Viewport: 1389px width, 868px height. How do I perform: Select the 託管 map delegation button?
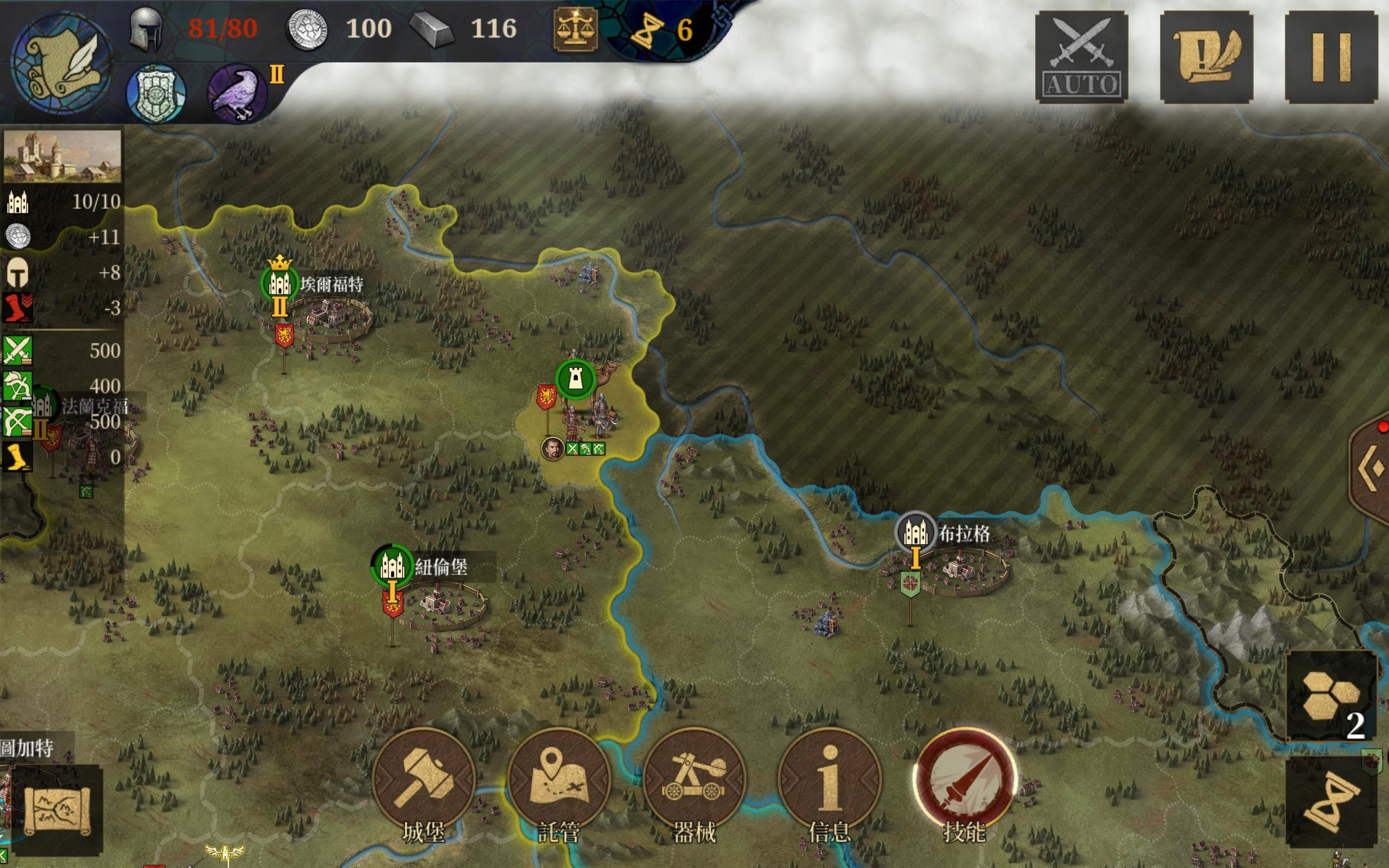(x=558, y=780)
